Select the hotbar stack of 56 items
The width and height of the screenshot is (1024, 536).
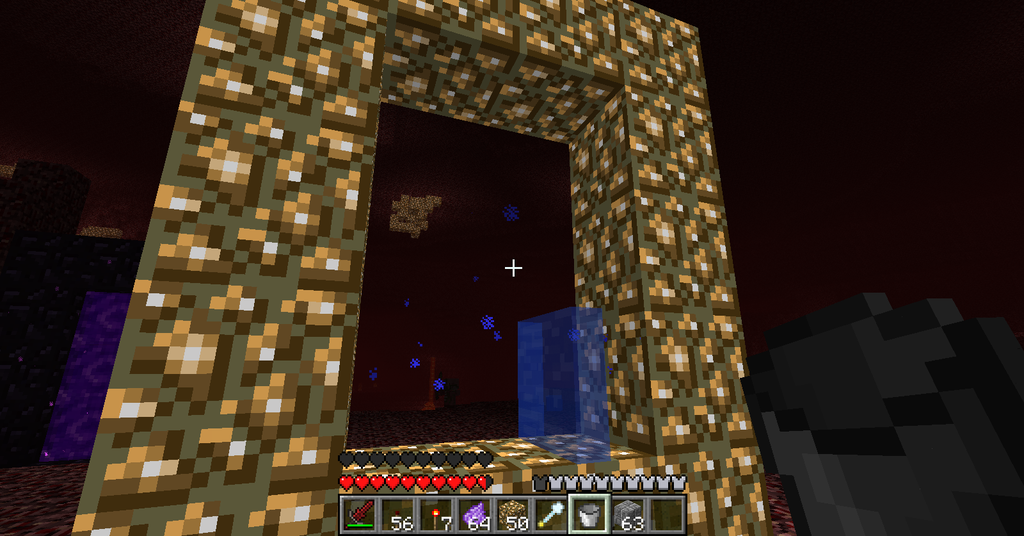tap(396, 514)
